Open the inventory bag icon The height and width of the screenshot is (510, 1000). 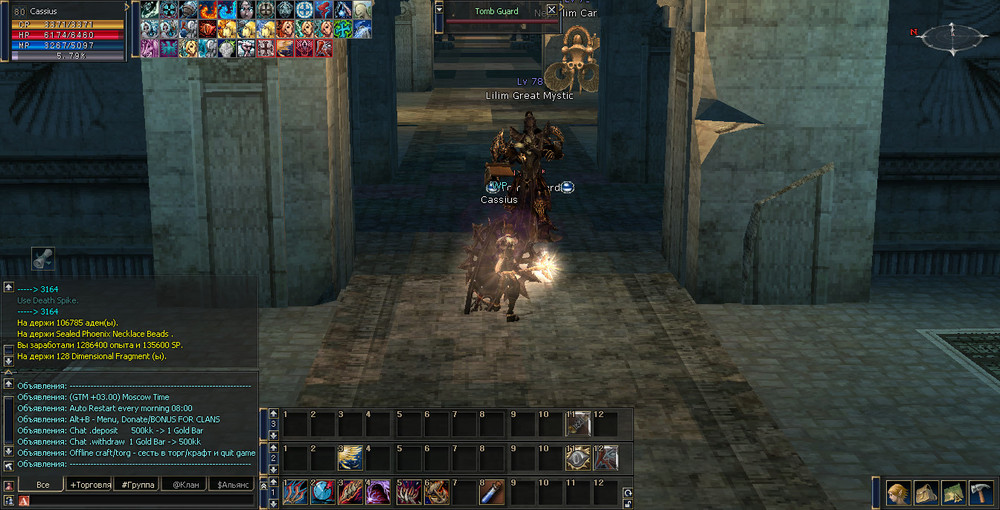pos(927,493)
